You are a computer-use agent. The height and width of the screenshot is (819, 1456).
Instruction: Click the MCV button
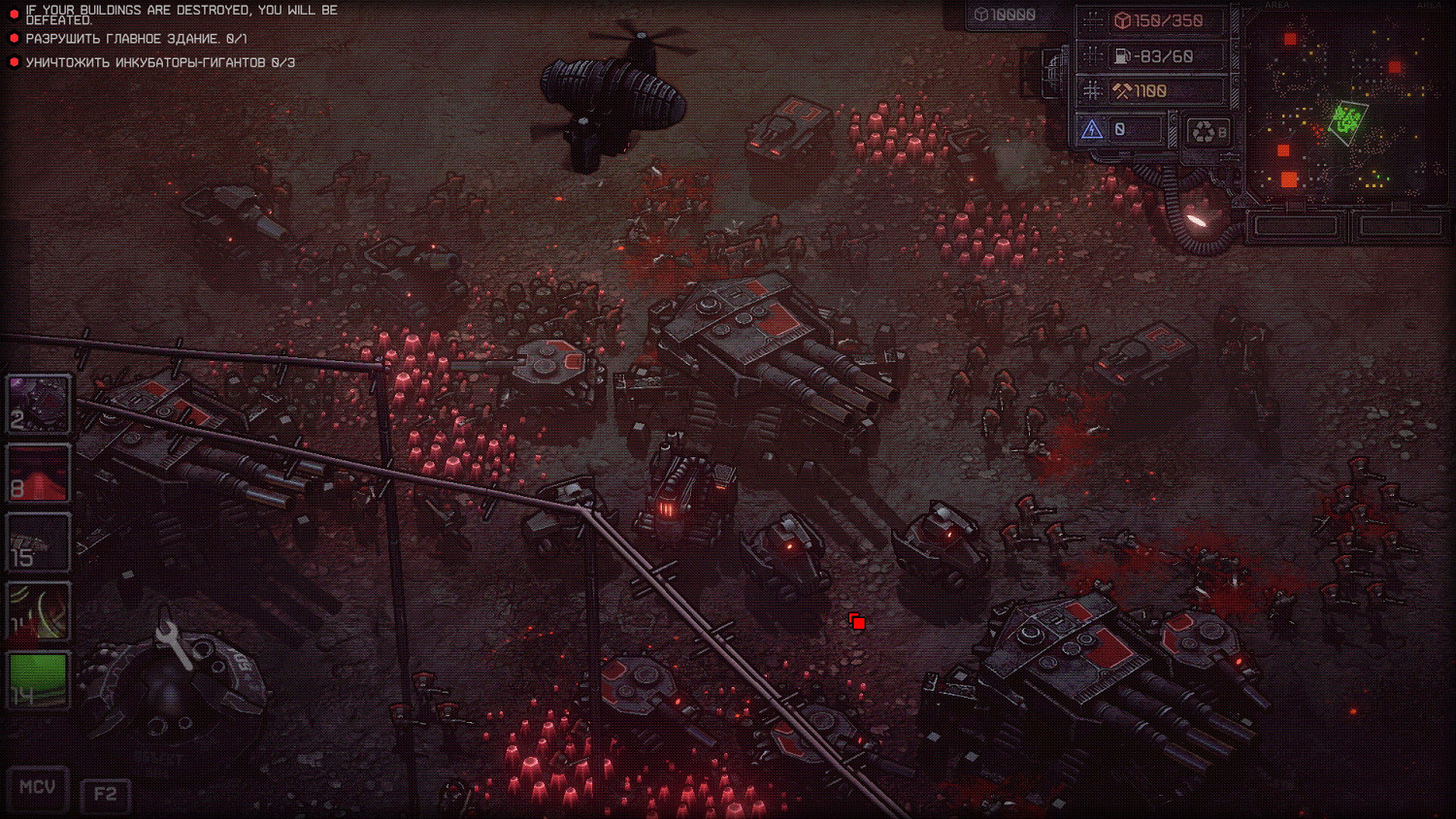[x=36, y=788]
